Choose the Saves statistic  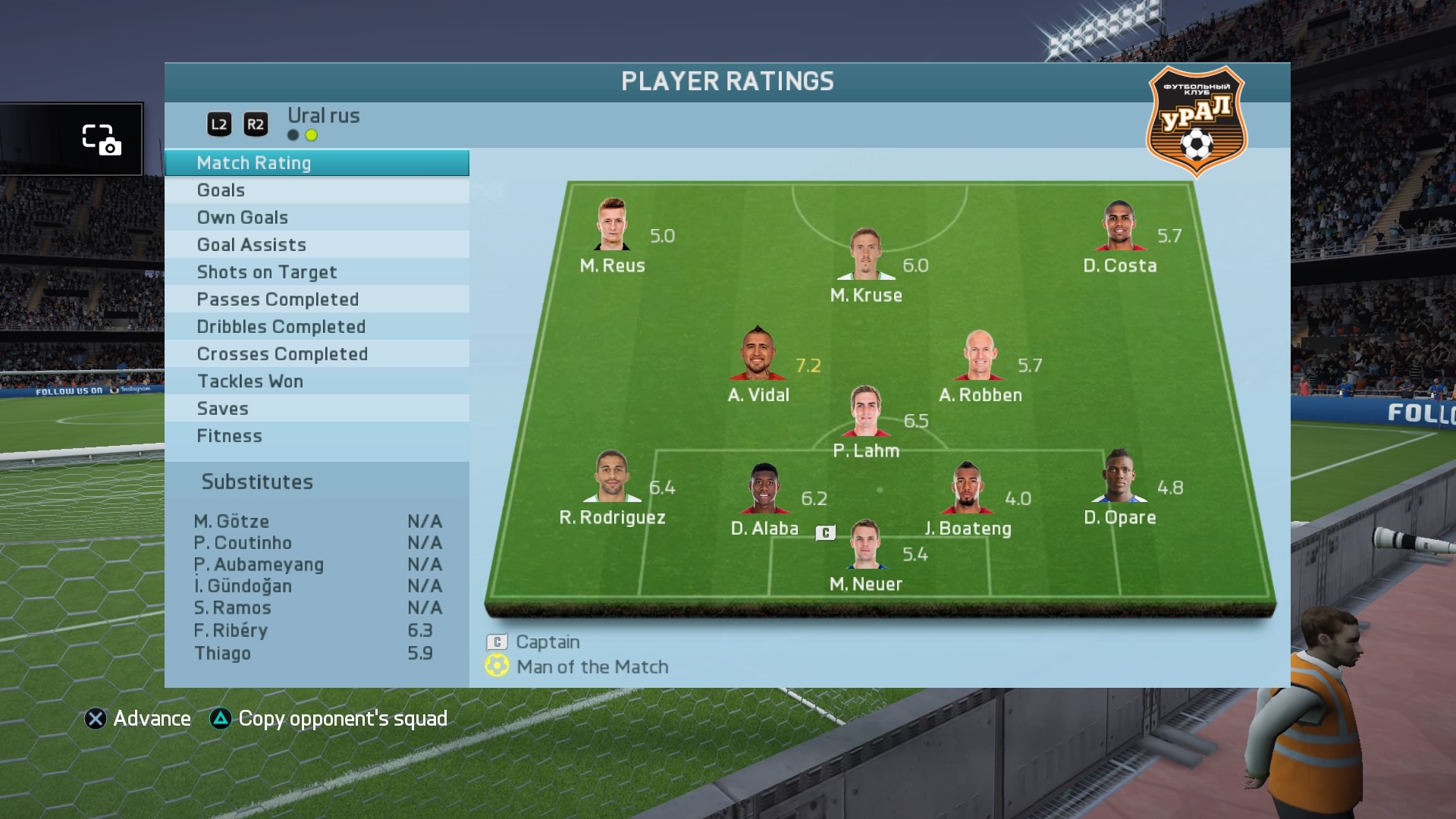pyautogui.click(x=316, y=409)
